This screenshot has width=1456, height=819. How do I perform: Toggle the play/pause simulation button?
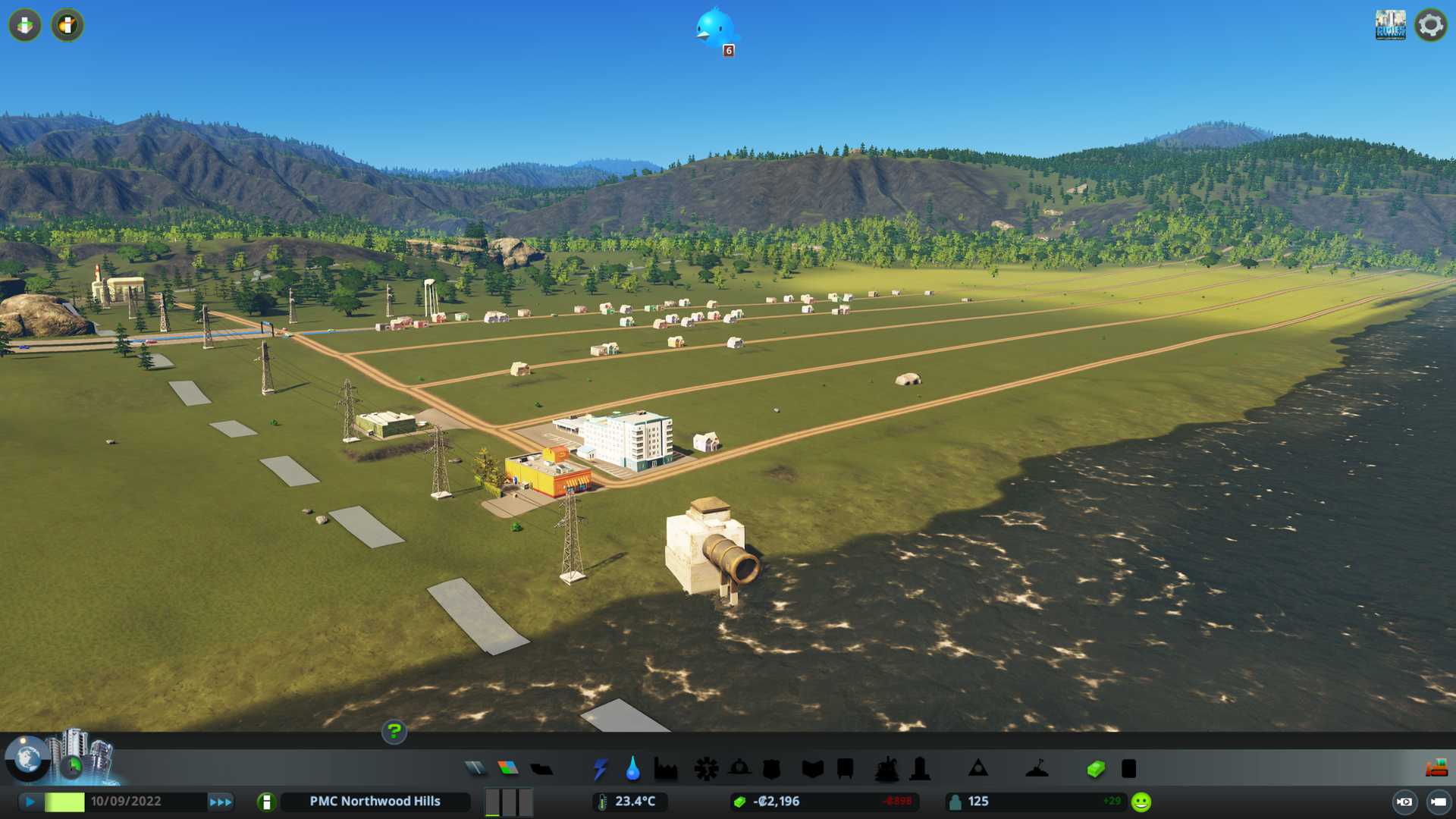pyautogui.click(x=30, y=802)
